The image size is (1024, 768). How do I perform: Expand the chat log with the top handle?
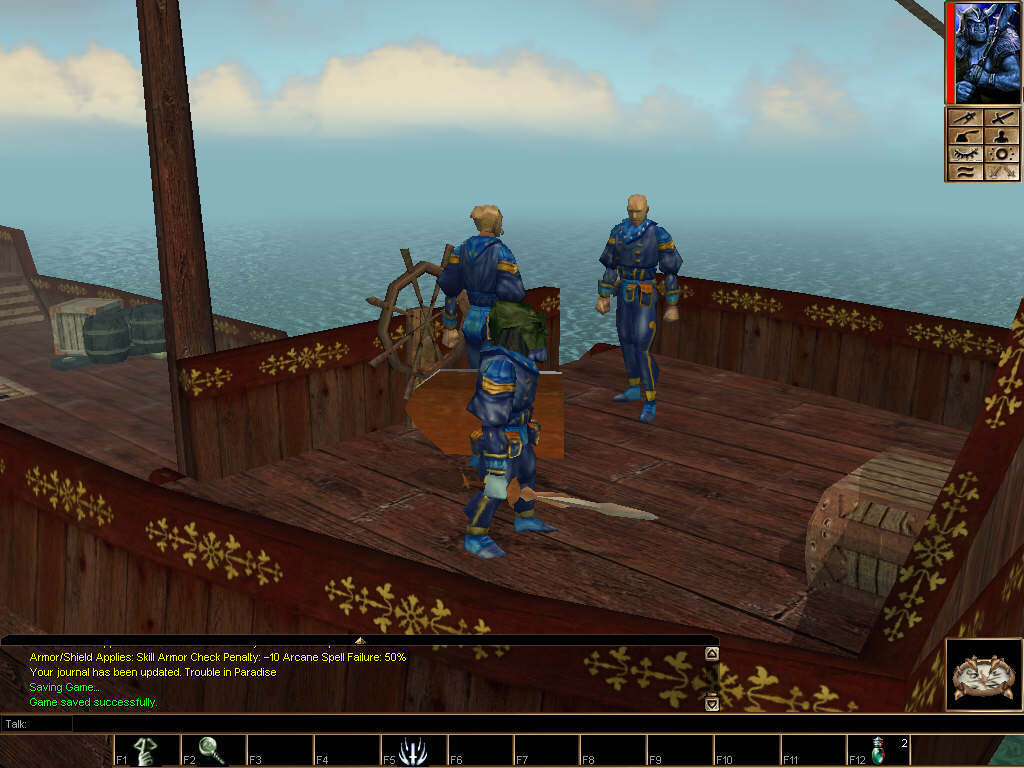(x=360, y=639)
